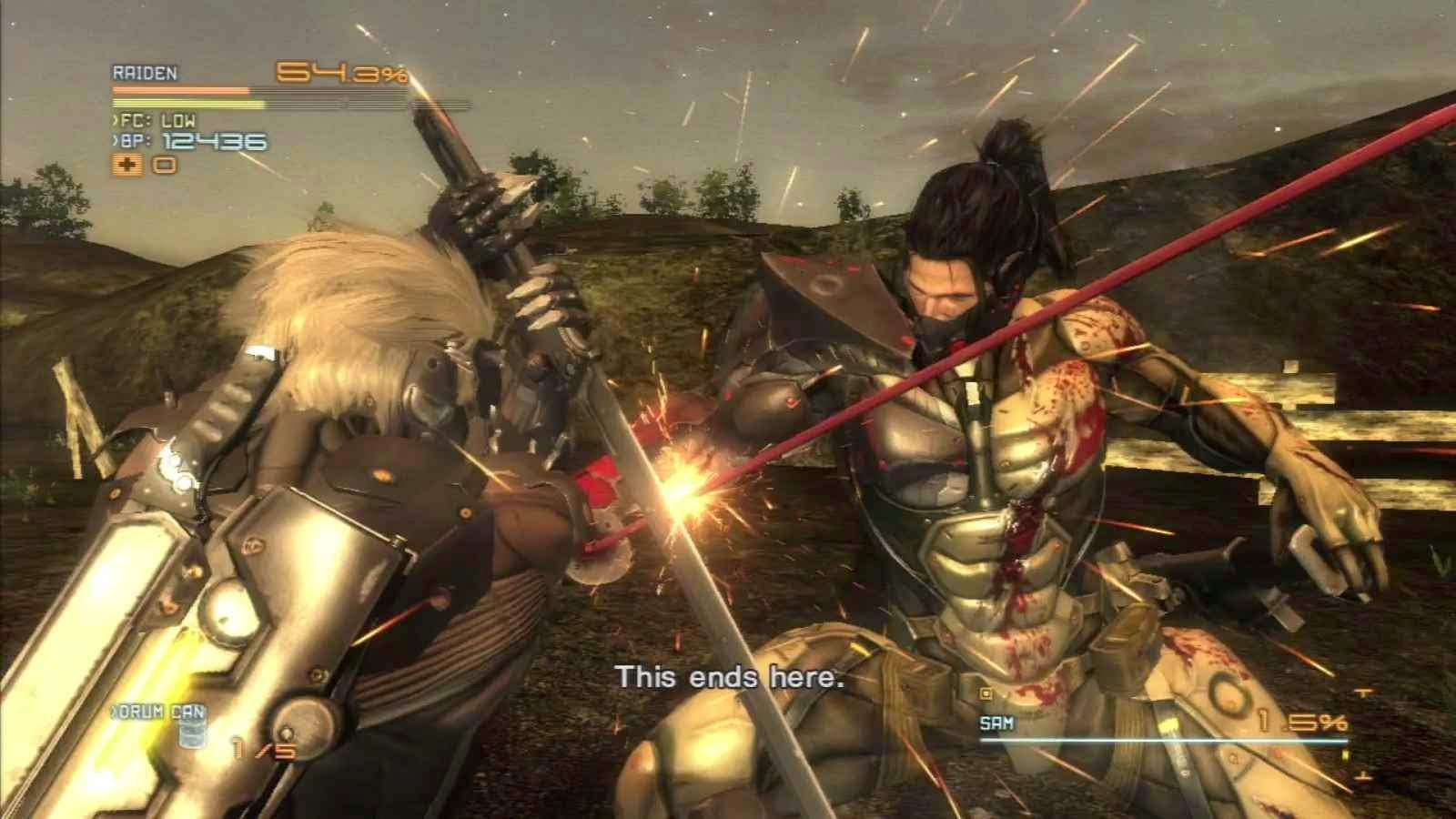This screenshot has width=1456, height=819.
Task: Click the DRUM CAN chevron marker
Action: (x=112, y=711)
